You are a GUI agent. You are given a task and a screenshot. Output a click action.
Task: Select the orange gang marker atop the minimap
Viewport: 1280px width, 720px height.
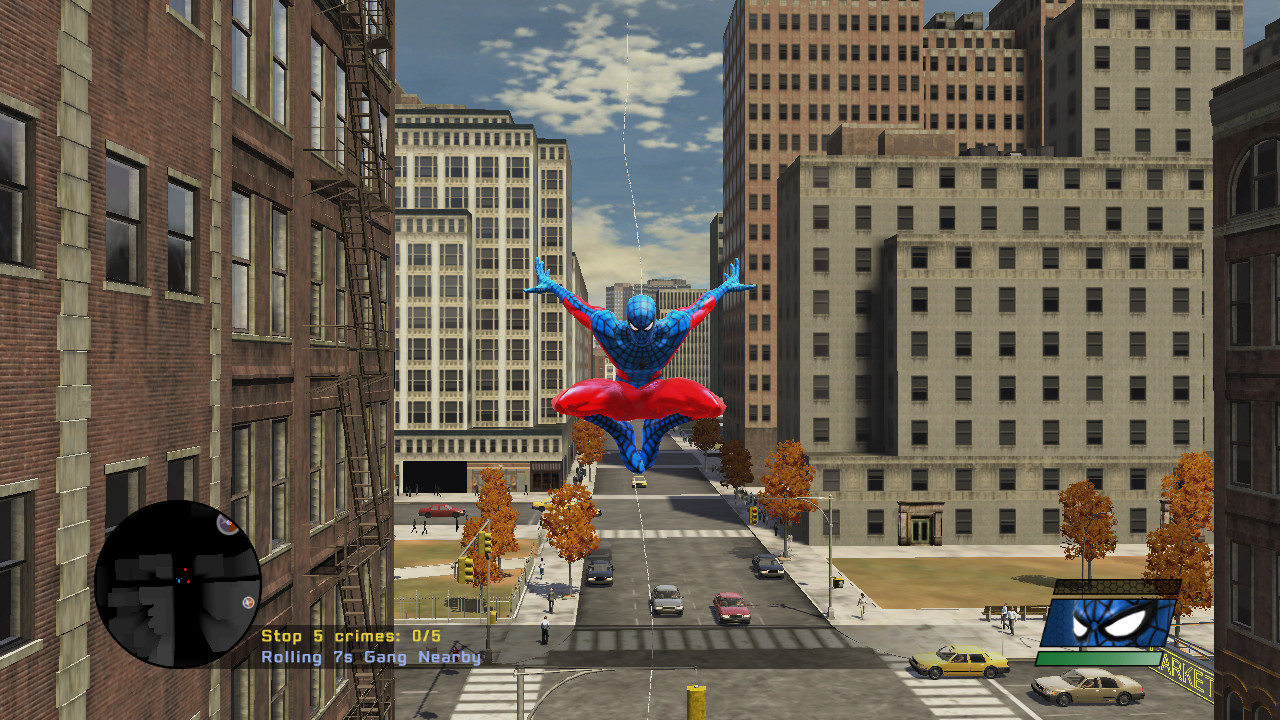227,526
